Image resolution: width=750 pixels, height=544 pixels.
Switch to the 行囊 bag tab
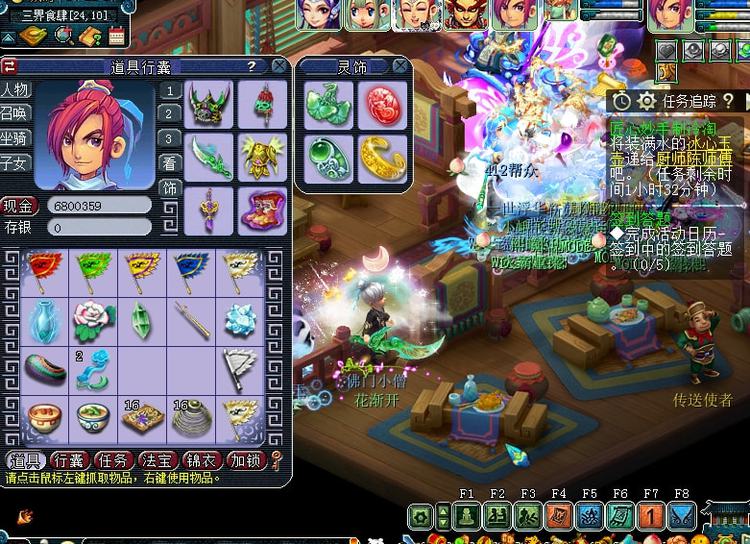[70, 460]
